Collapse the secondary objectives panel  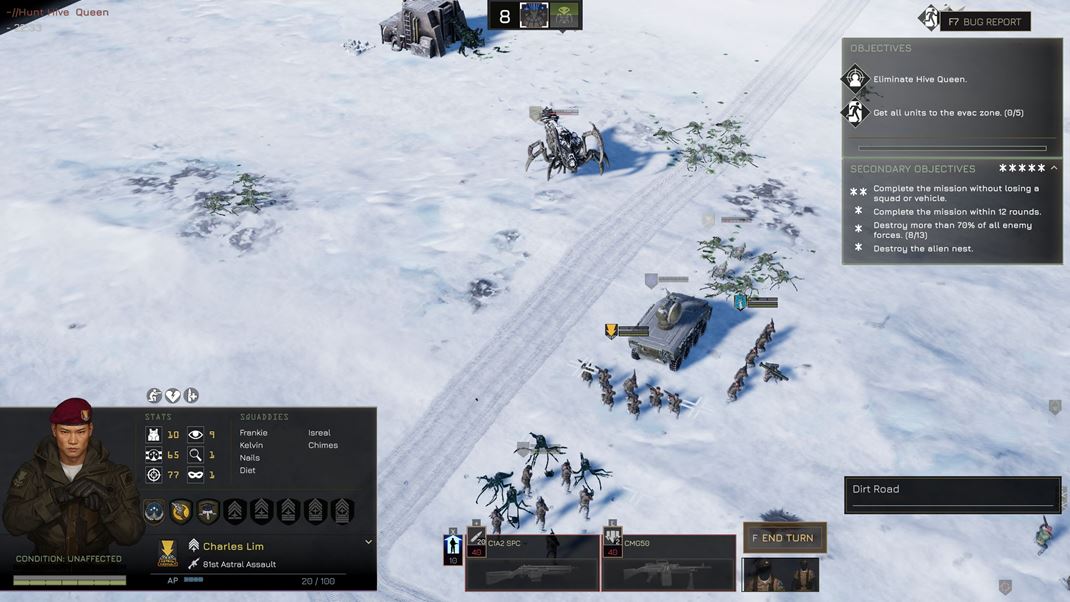[1054, 169]
